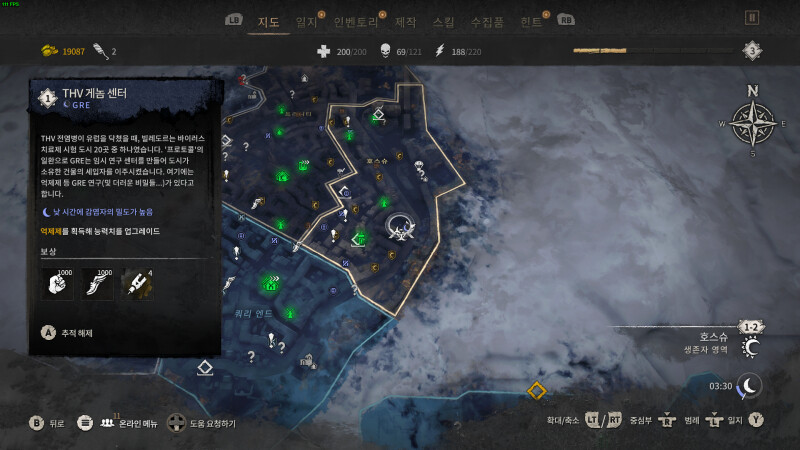Open the 인벤토리 inventory tab
This screenshot has width=800, height=450.
(x=359, y=21)
